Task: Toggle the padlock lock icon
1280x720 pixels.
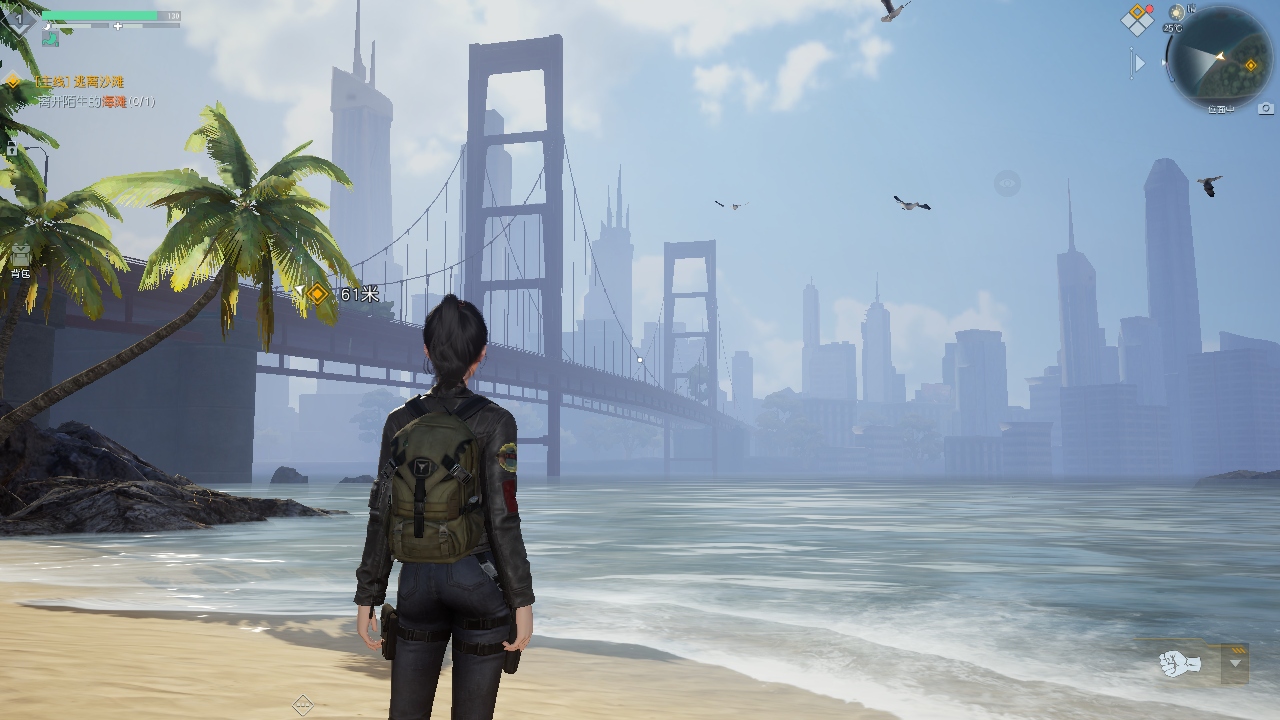Action: [x=12, y=149]
